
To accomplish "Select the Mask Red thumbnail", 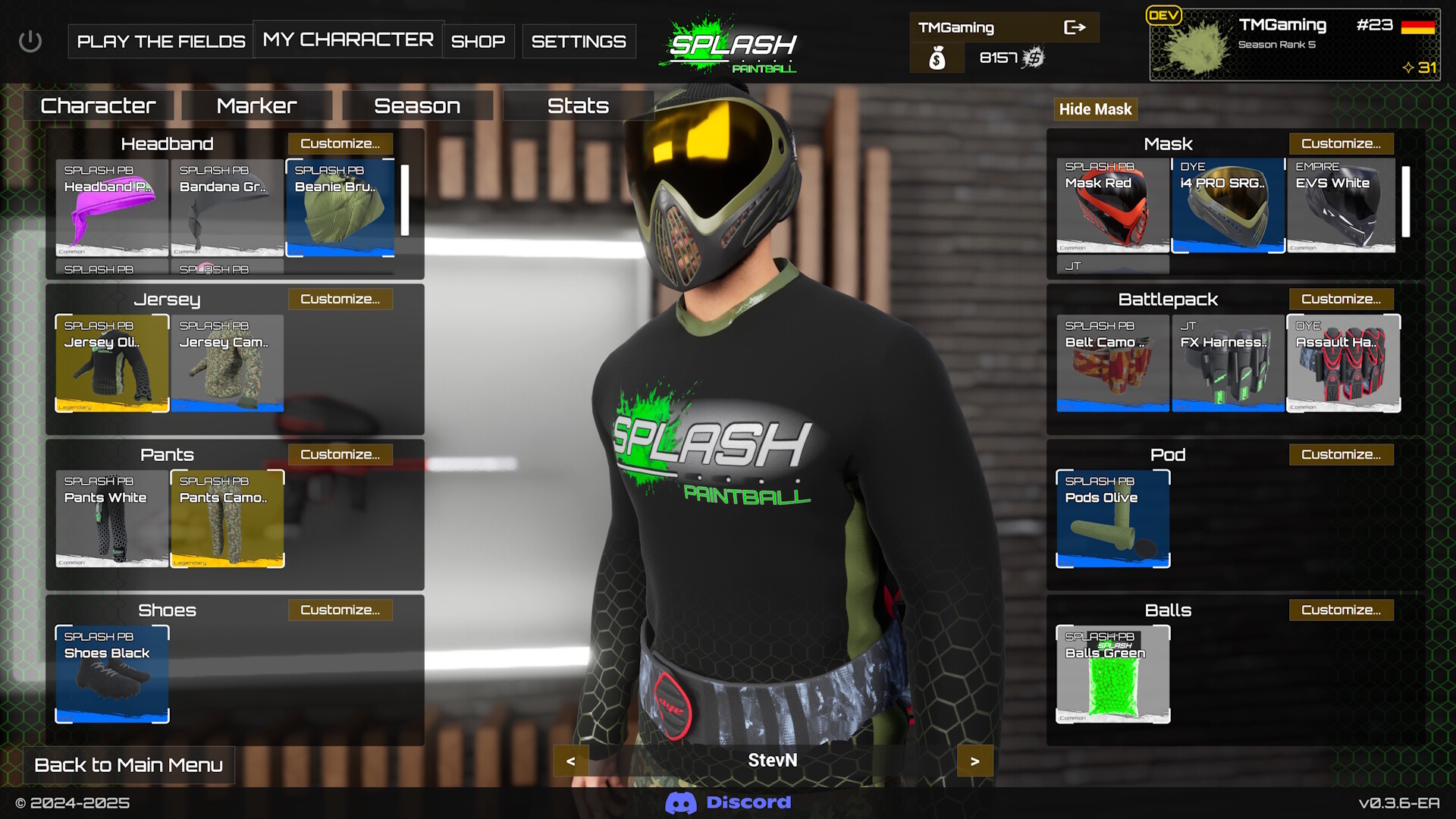I will click(1112, 206).
